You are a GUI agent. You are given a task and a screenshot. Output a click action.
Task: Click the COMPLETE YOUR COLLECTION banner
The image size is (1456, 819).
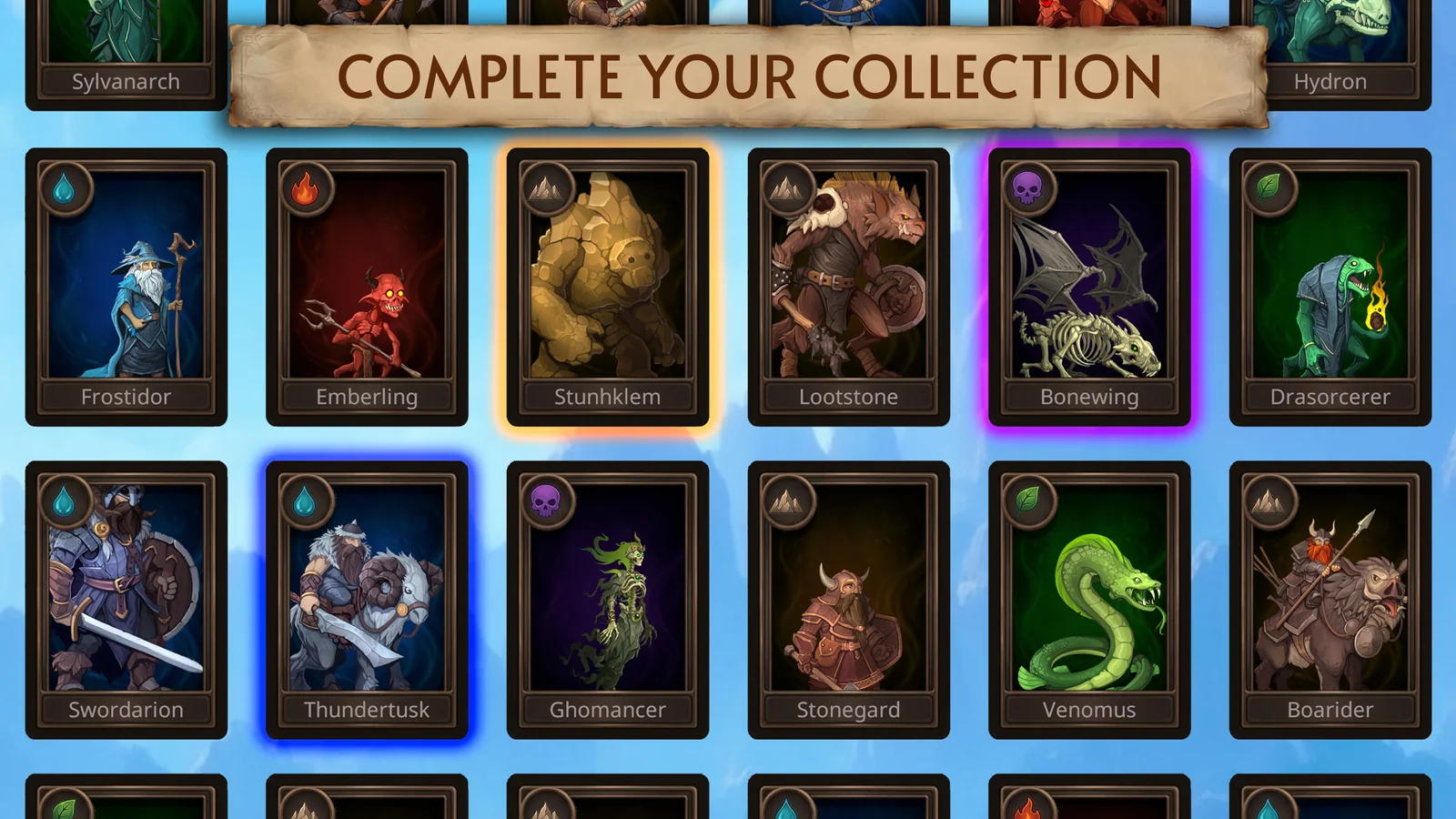coord(752,77)
